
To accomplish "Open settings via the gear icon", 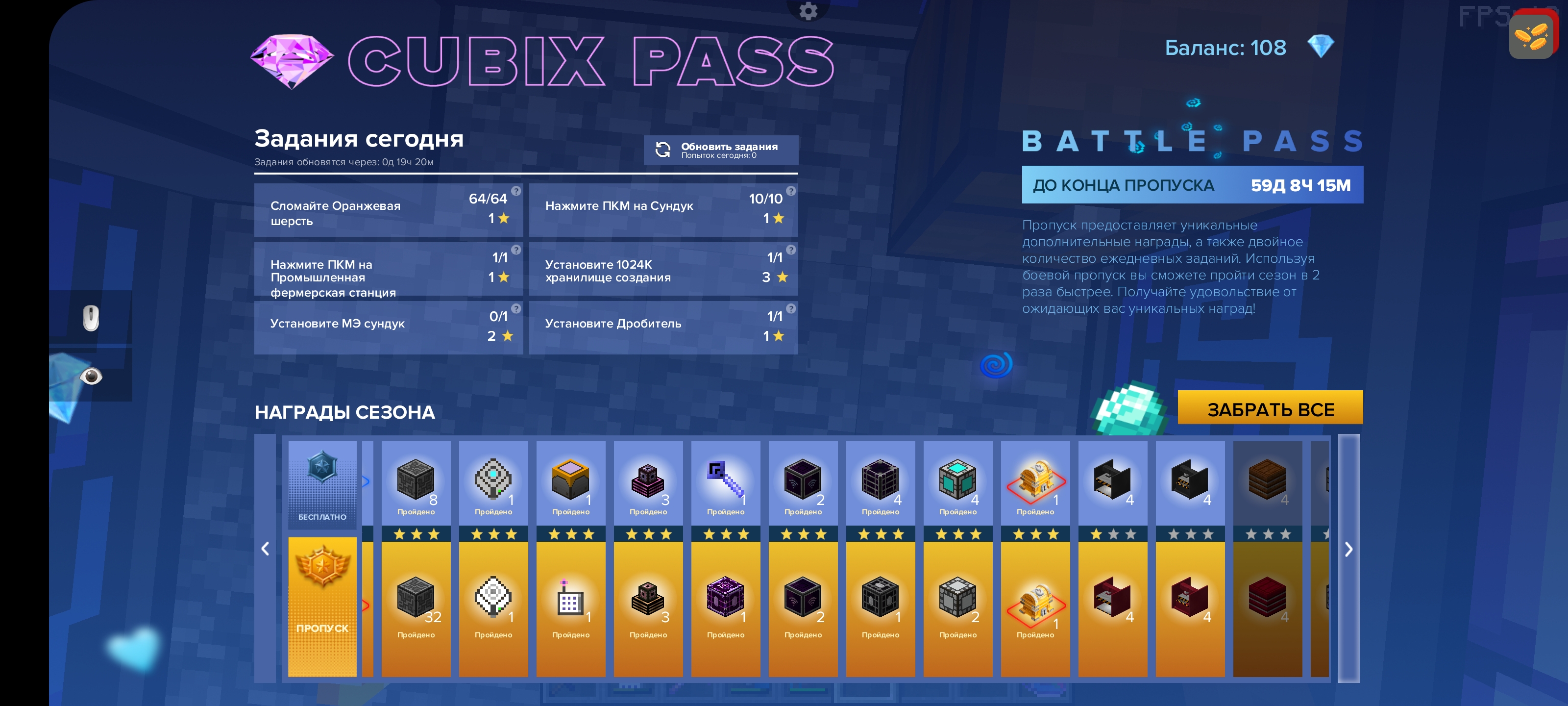I will tap(808, 10).
